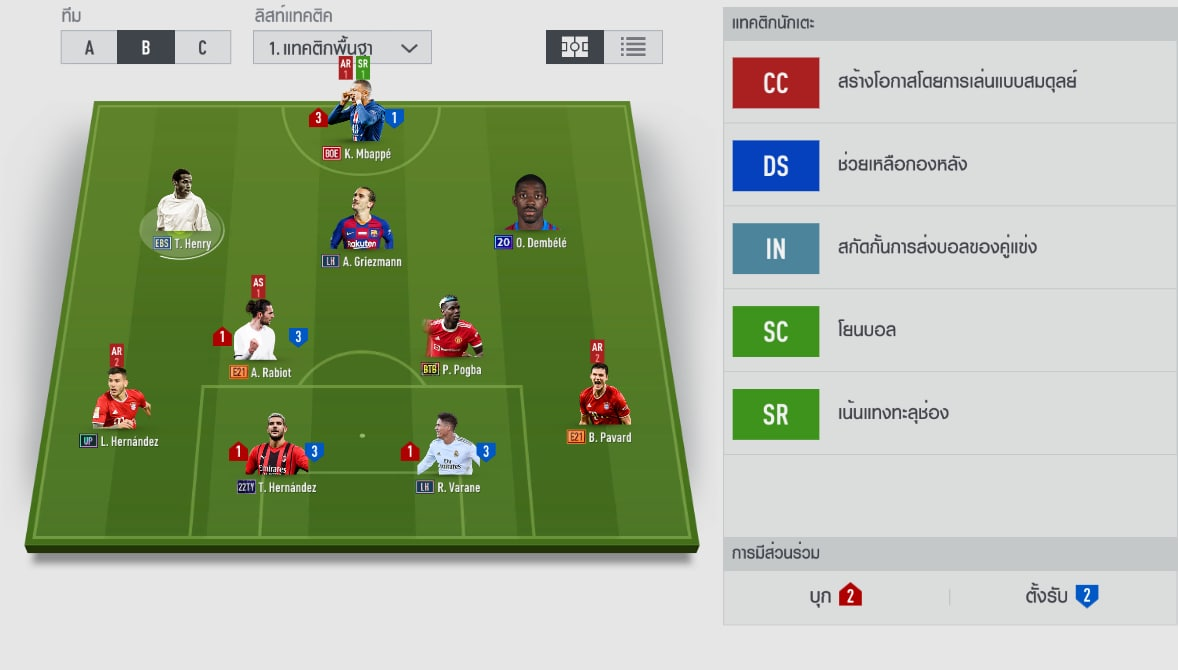Open the tactics list dropdown
Image resolution: width=1178 pixels, height=670 pixels.
[x=342, y=47]
